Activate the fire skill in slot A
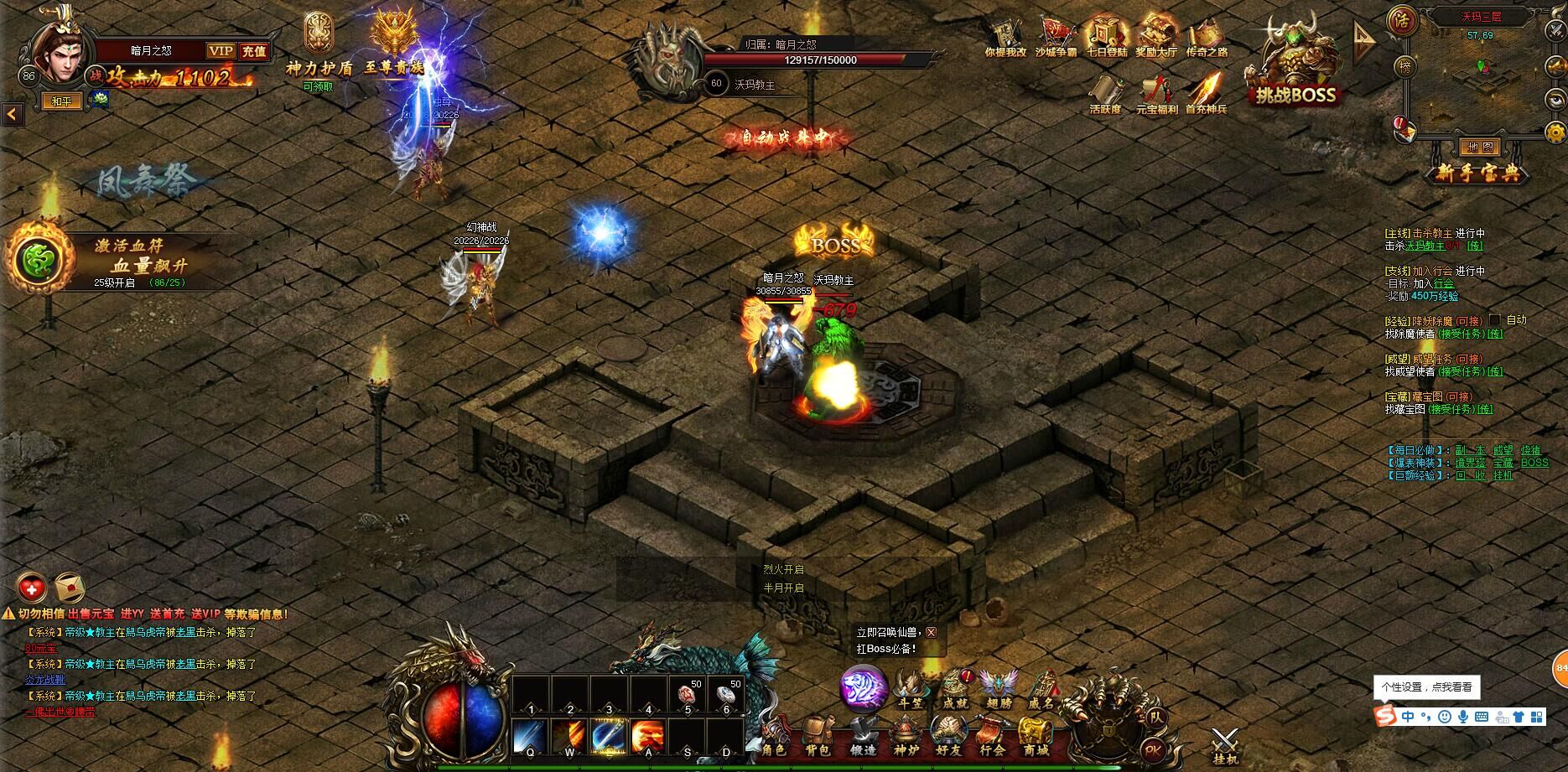Image resolution: width=1568 pixels, height=772 pixels. click(648, 736)
